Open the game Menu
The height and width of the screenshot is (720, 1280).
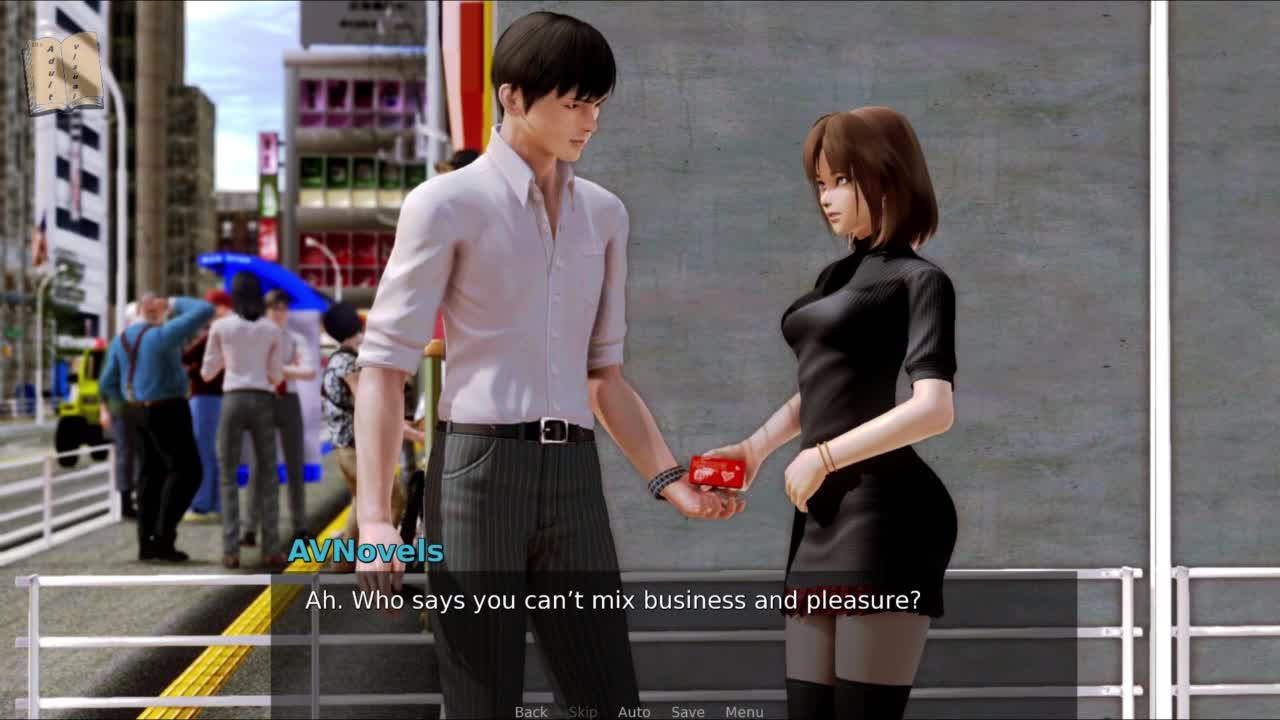point(744,711)
